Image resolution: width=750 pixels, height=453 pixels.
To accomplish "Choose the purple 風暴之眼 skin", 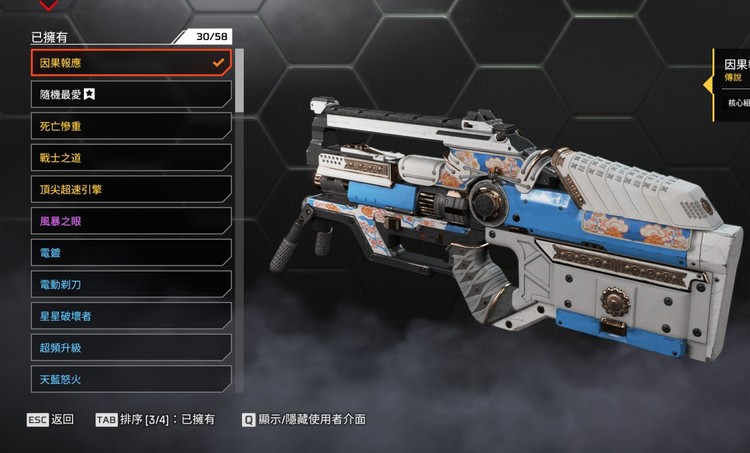I will coord(131,221).
